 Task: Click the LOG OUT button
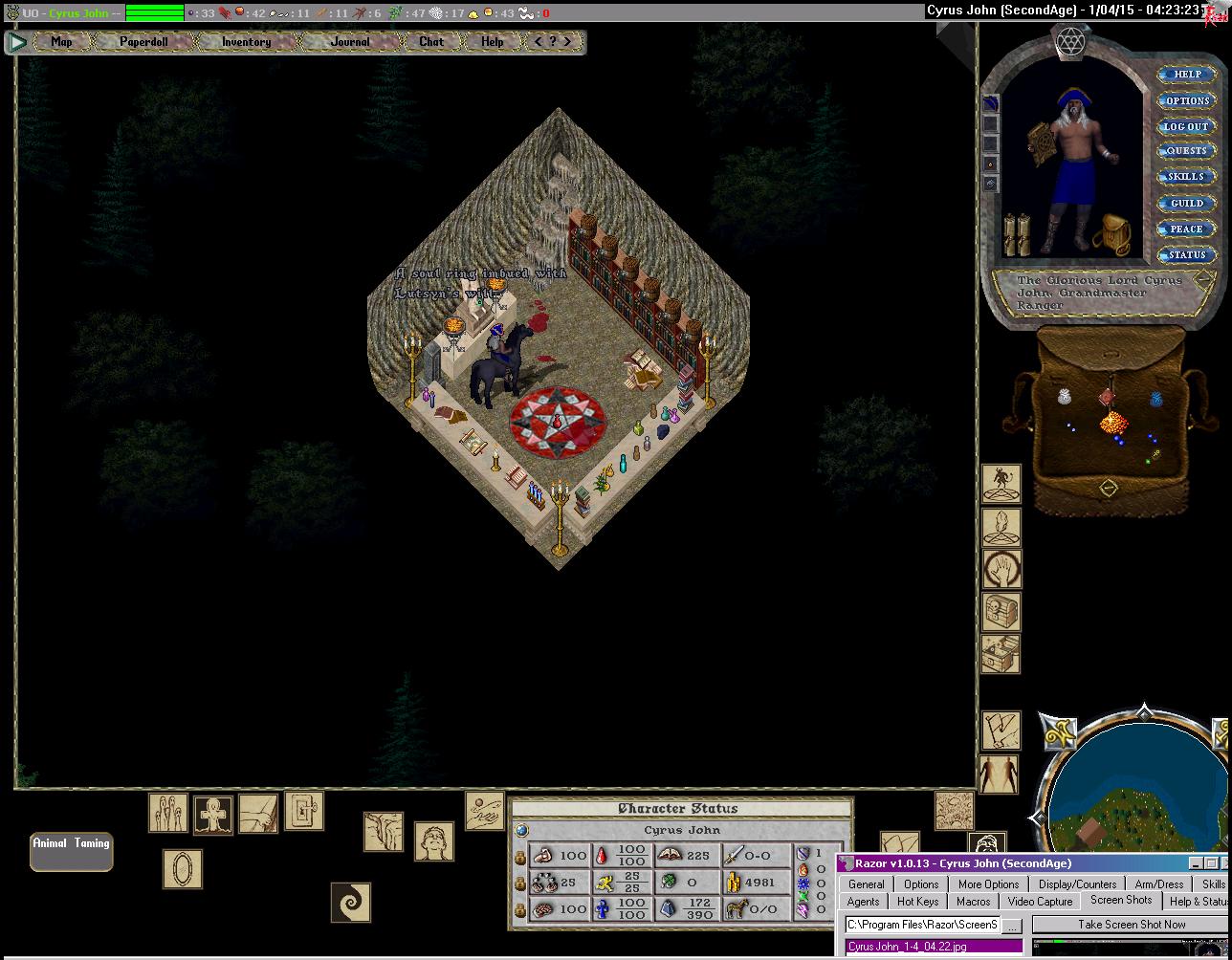(1186, 126)
